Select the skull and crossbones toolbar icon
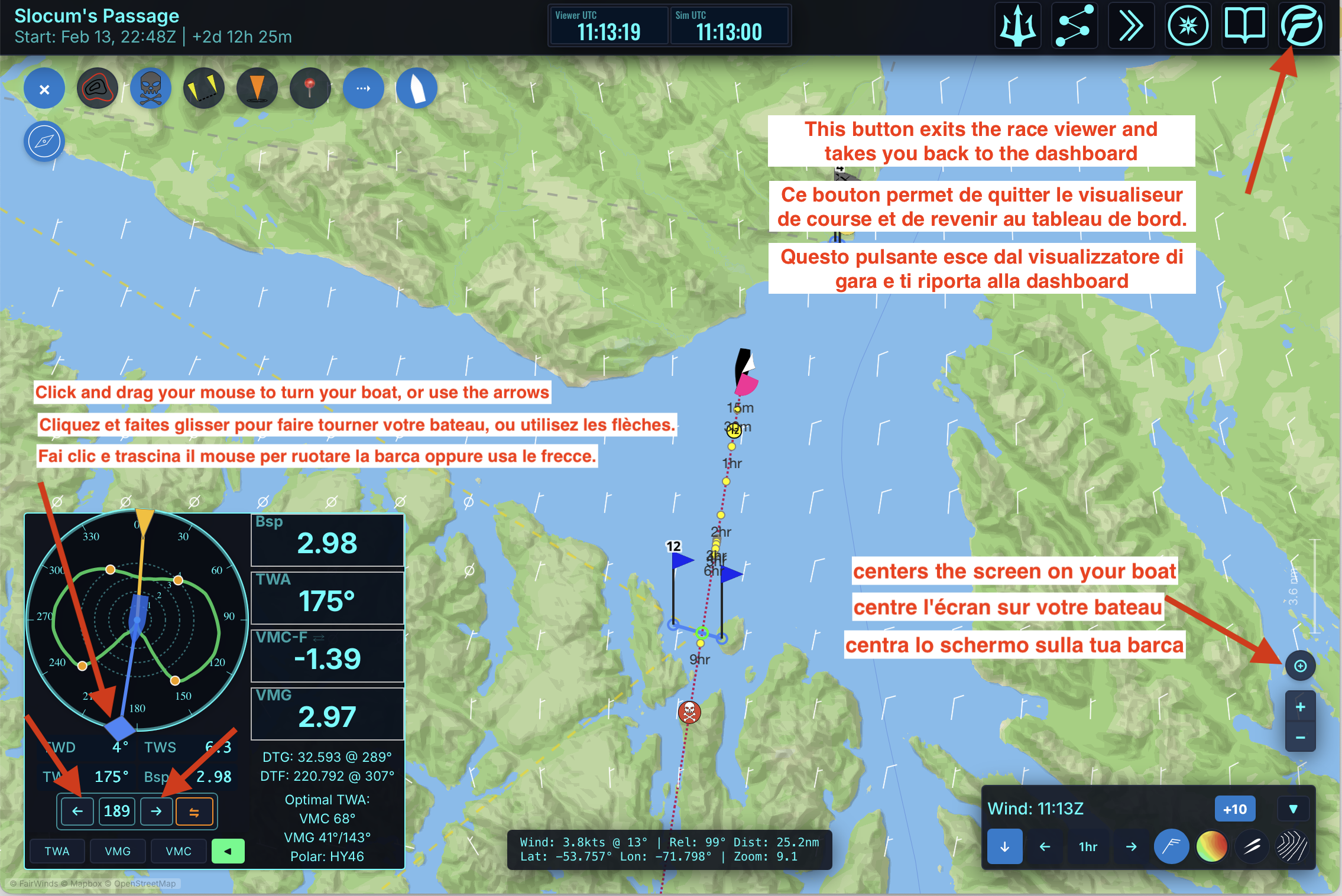 (151, 89)
